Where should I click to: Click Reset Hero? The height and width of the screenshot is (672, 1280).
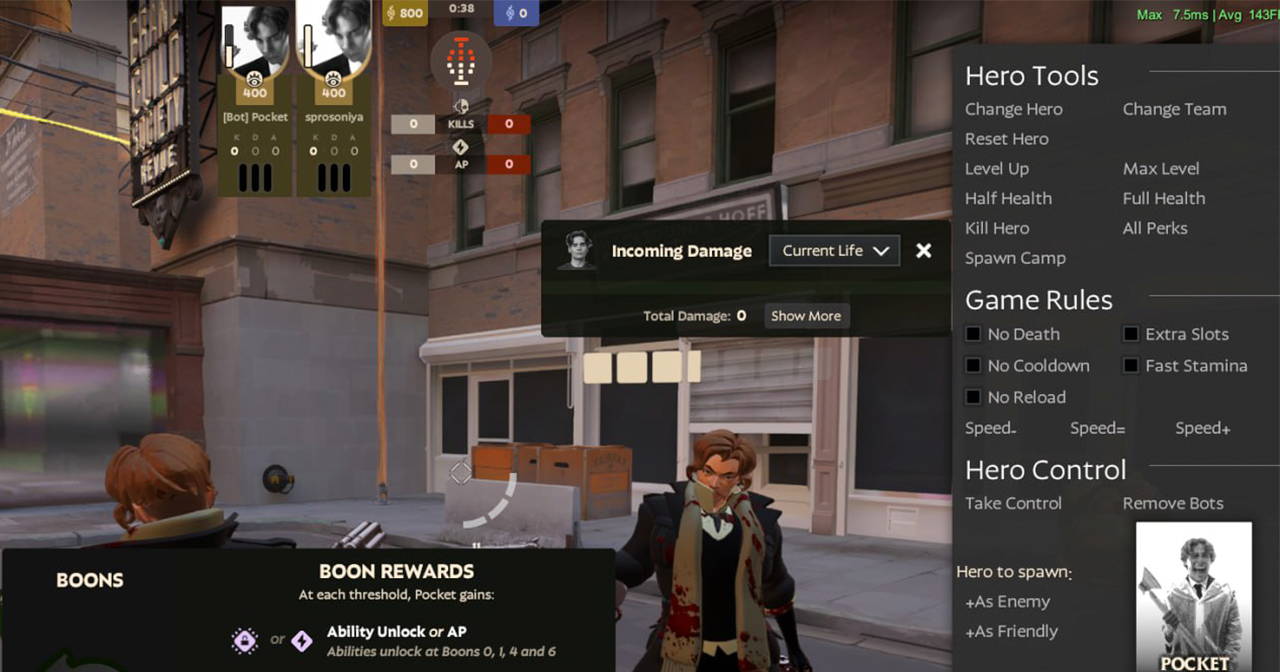pyautogui.click(x=1006, y=139)
